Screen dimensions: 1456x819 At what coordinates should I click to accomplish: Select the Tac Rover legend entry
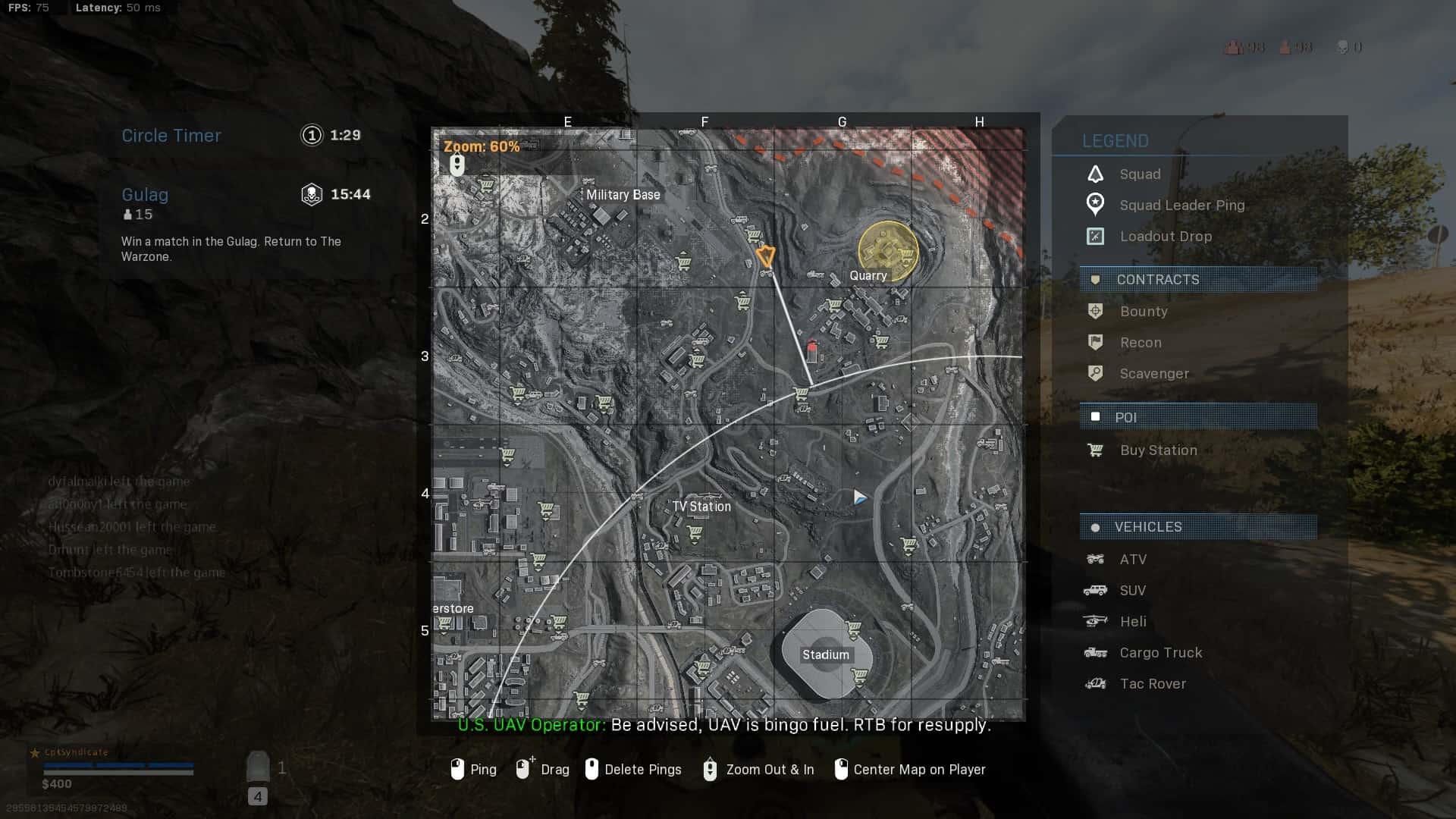coord(1152,684)
